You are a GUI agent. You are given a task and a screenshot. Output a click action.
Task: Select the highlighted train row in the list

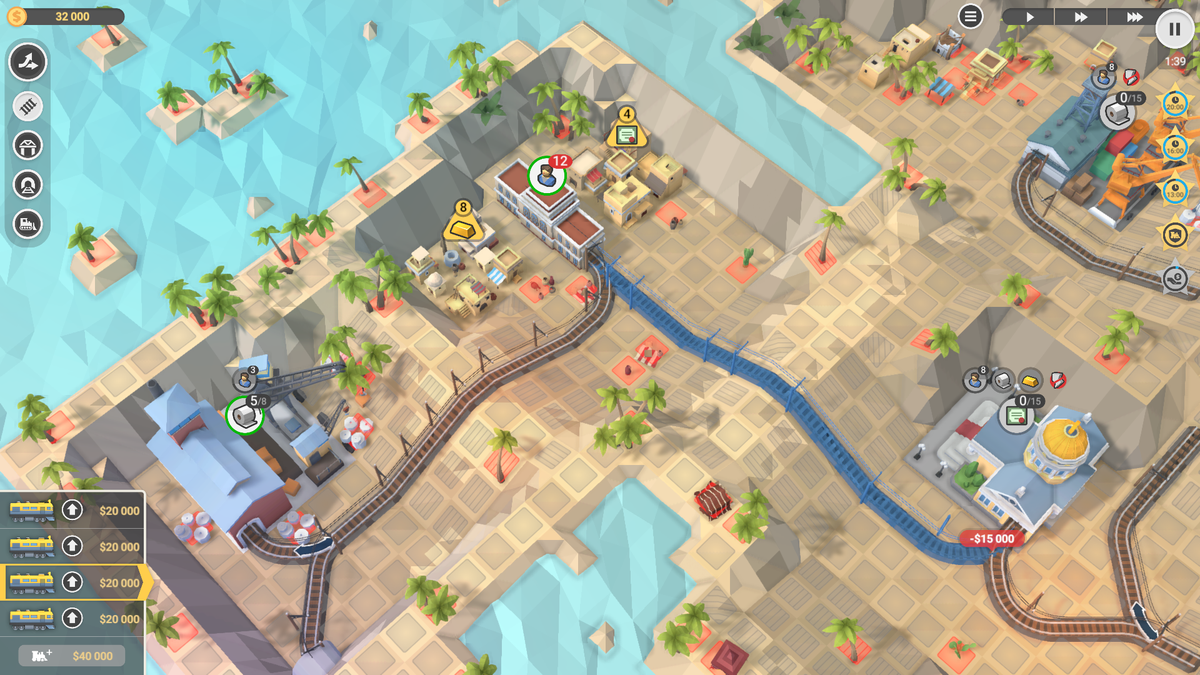[74, 583]
